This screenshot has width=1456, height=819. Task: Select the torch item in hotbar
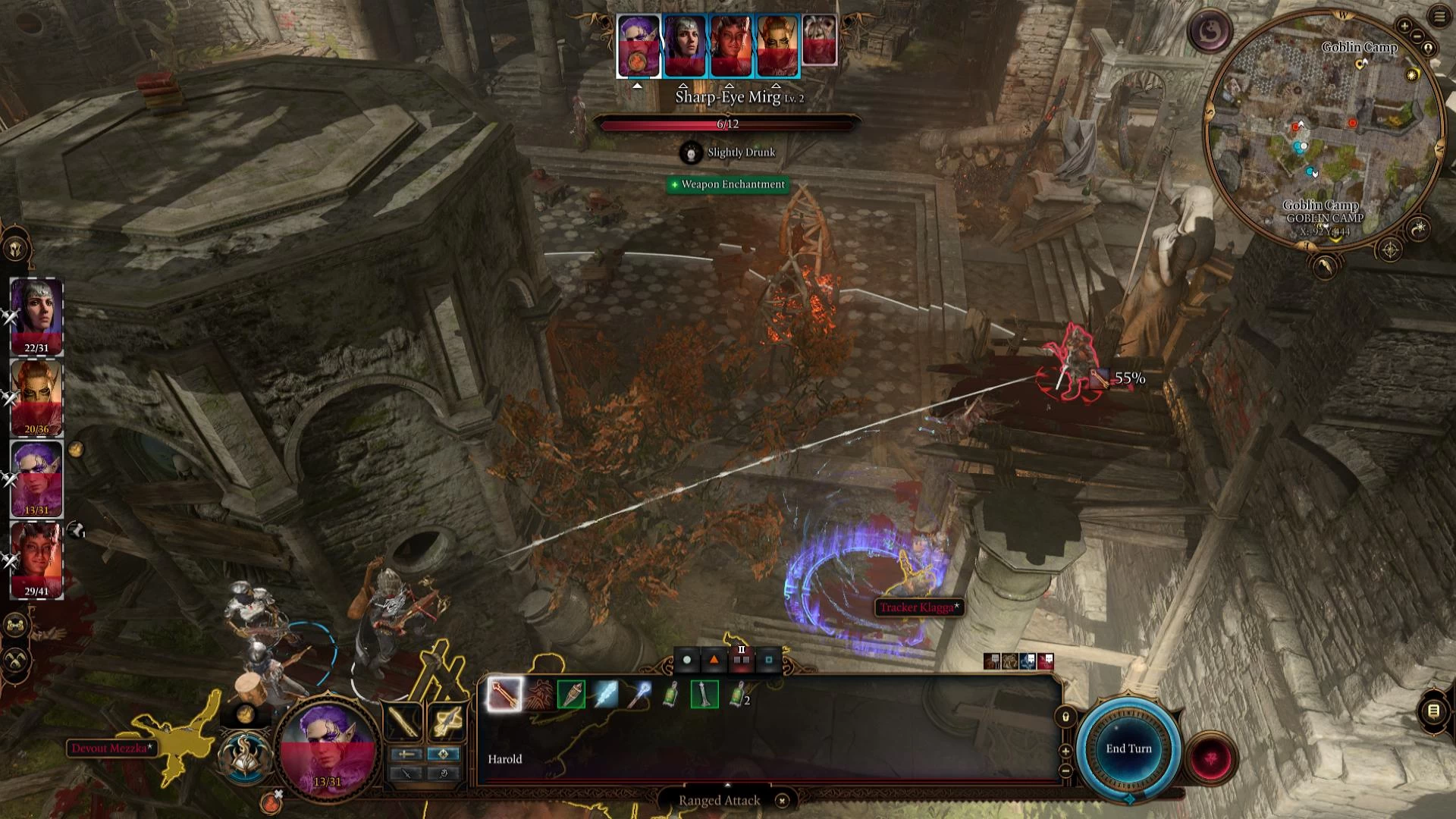point(571,694)
